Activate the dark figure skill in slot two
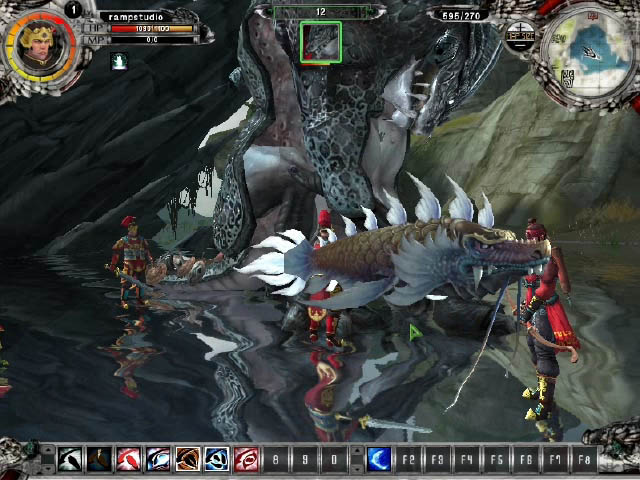640x480 pixels. tap(99, 460)
